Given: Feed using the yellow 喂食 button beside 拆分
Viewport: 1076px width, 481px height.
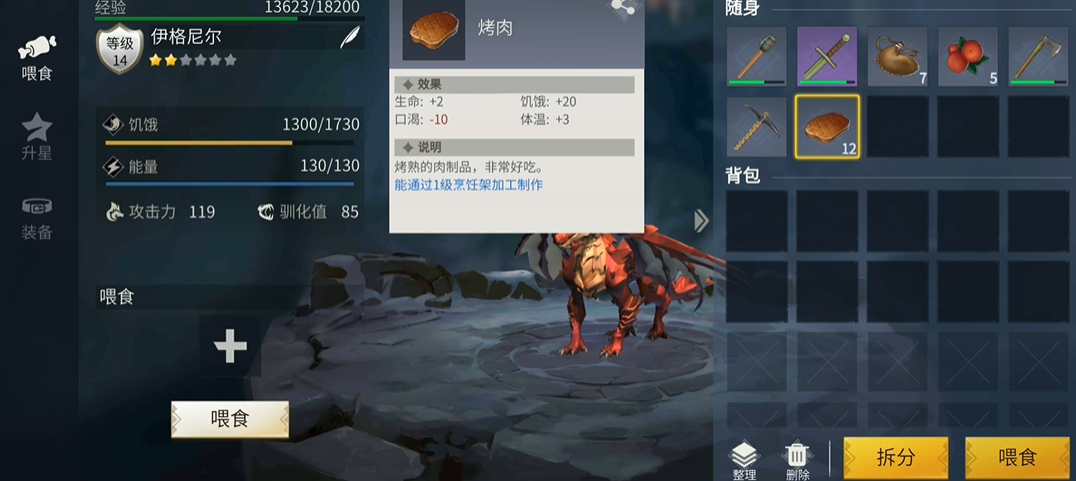Looking at the screenshot, I should pos(1017,458).
